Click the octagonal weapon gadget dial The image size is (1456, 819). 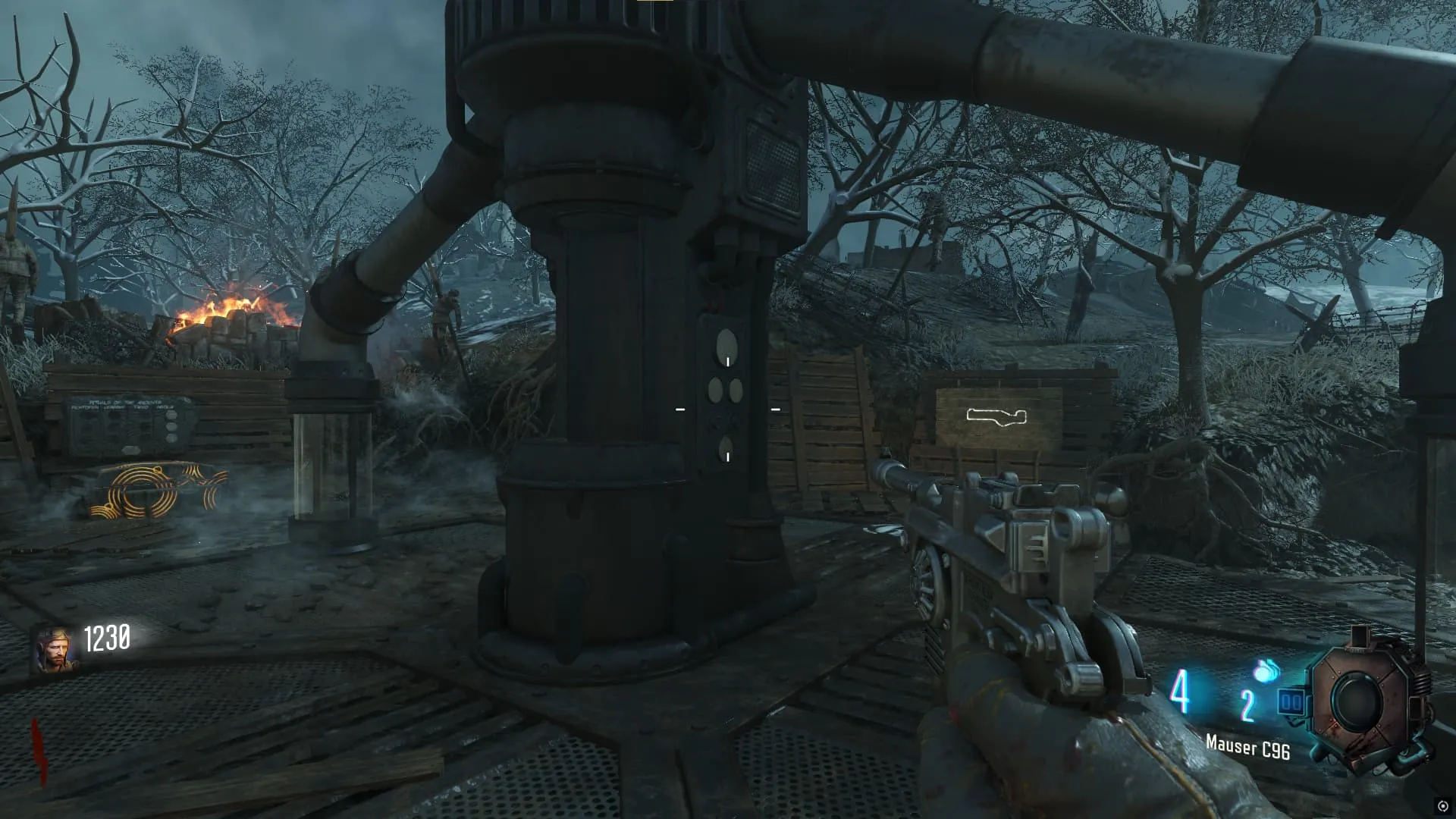[x=1360, y=701]
